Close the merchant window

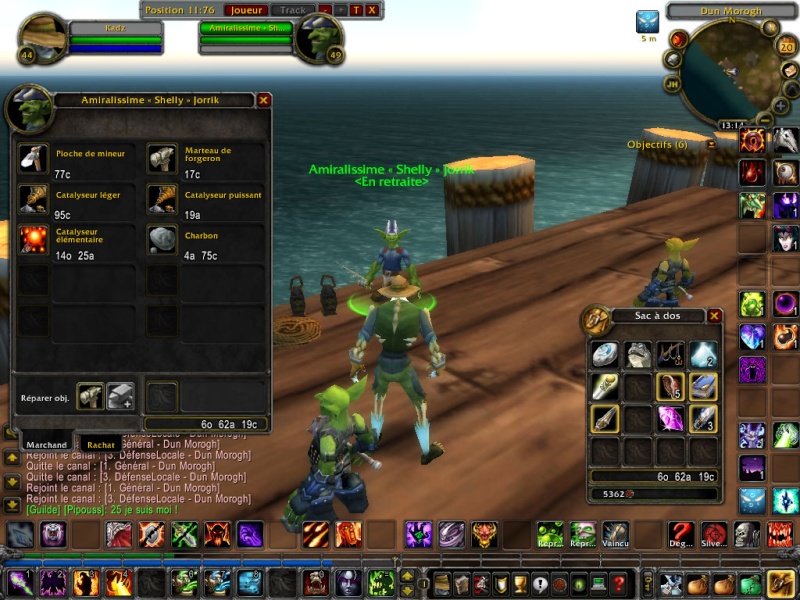[x=264, y=100]
